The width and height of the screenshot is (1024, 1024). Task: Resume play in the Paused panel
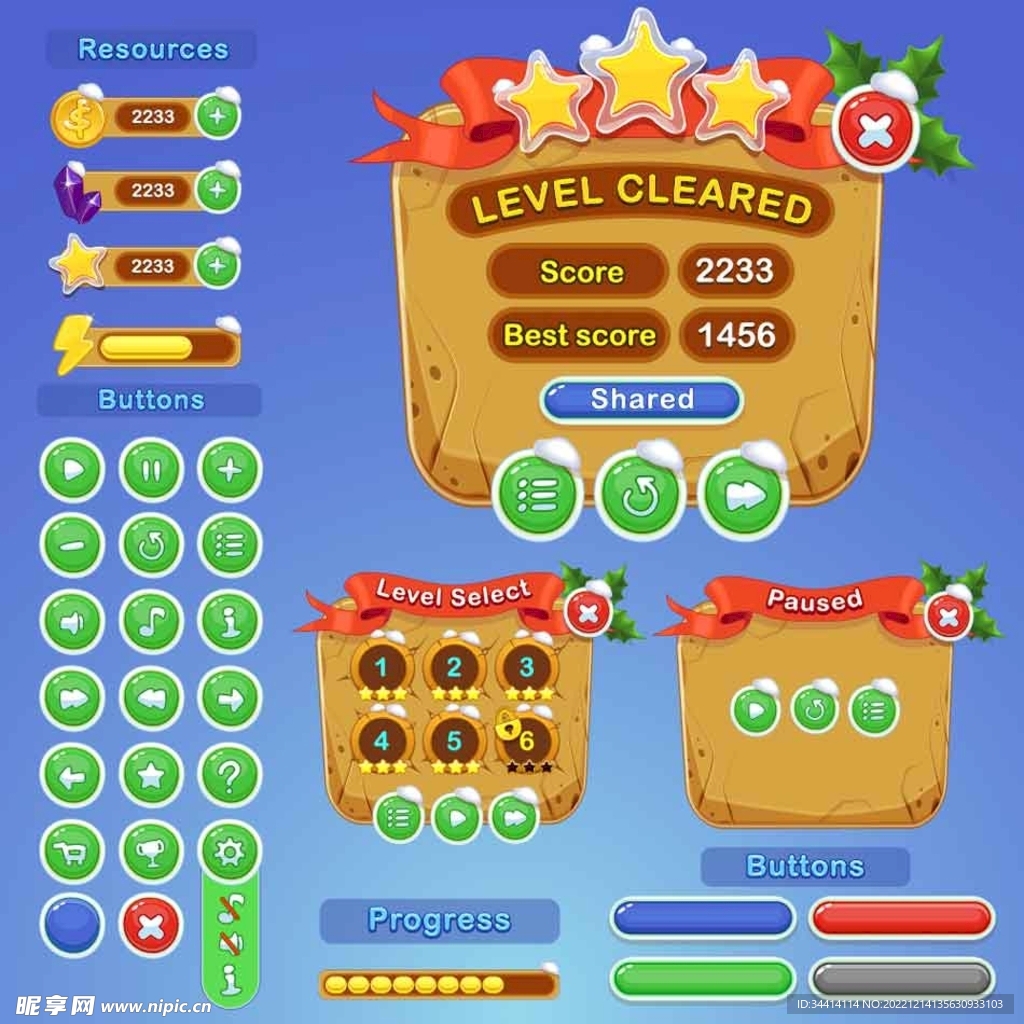point(755,710)
